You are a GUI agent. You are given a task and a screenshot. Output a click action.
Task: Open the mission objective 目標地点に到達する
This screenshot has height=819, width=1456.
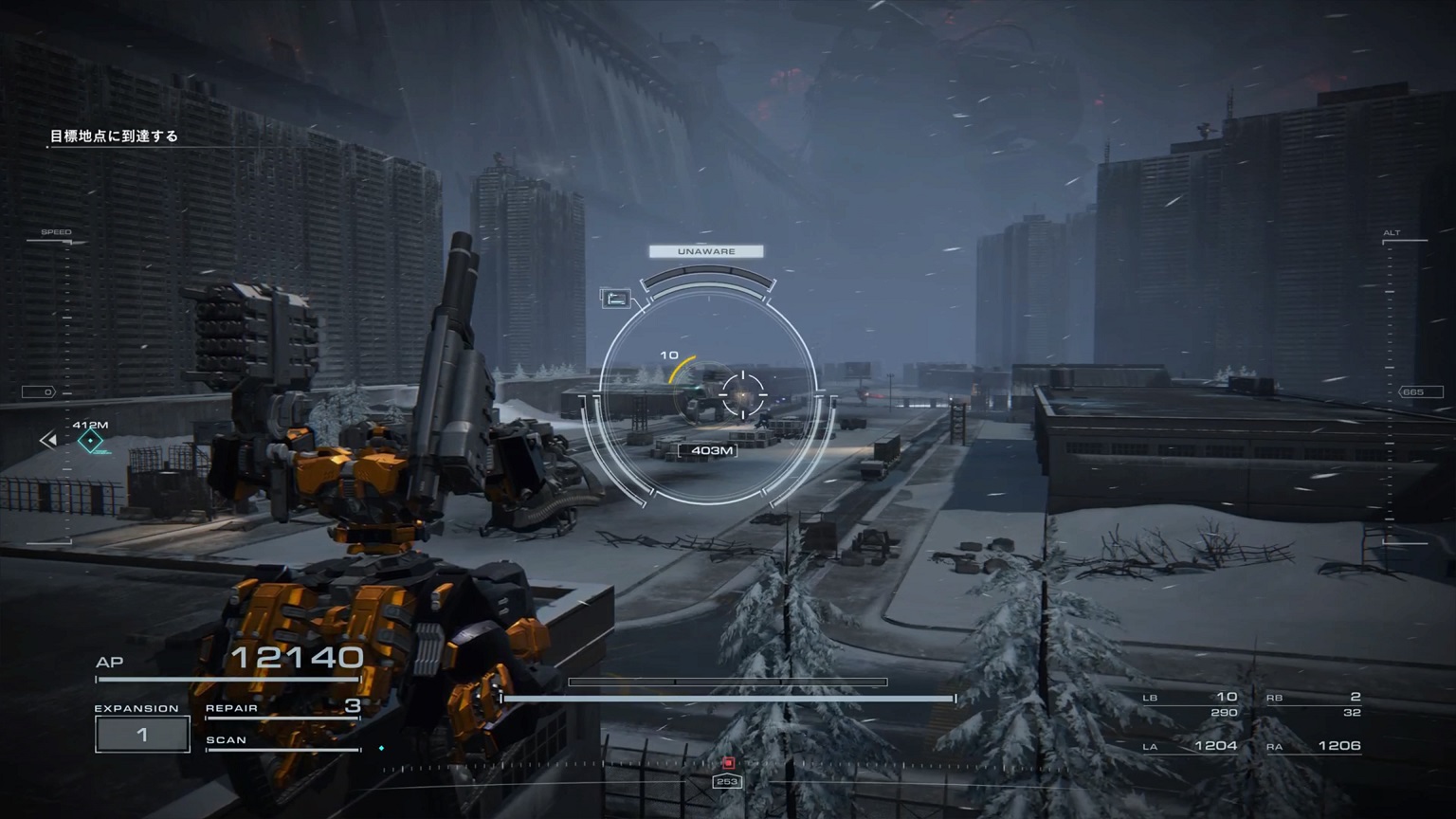coord(113,136)
